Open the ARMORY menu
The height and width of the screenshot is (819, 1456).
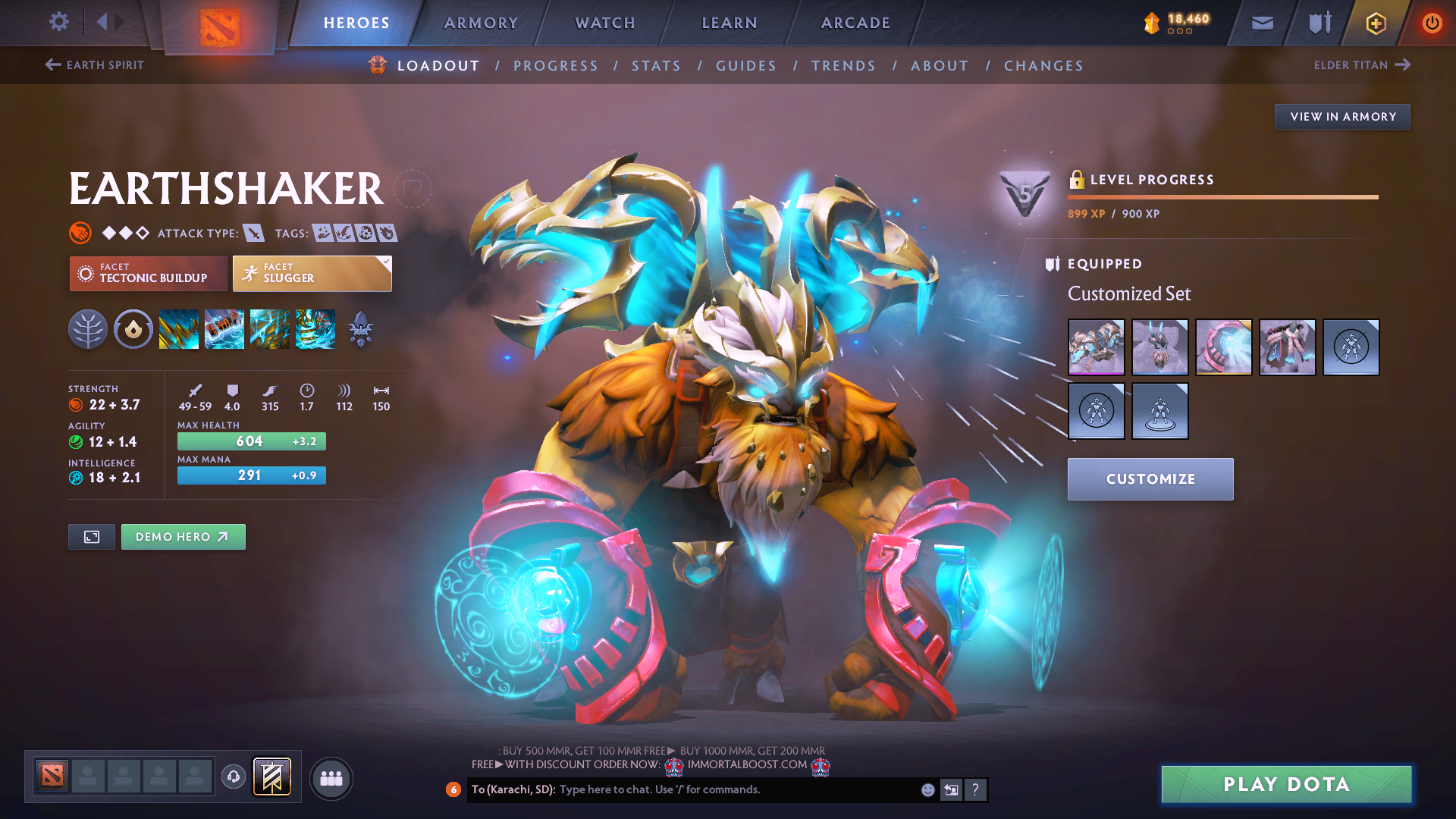click(481, 23)
